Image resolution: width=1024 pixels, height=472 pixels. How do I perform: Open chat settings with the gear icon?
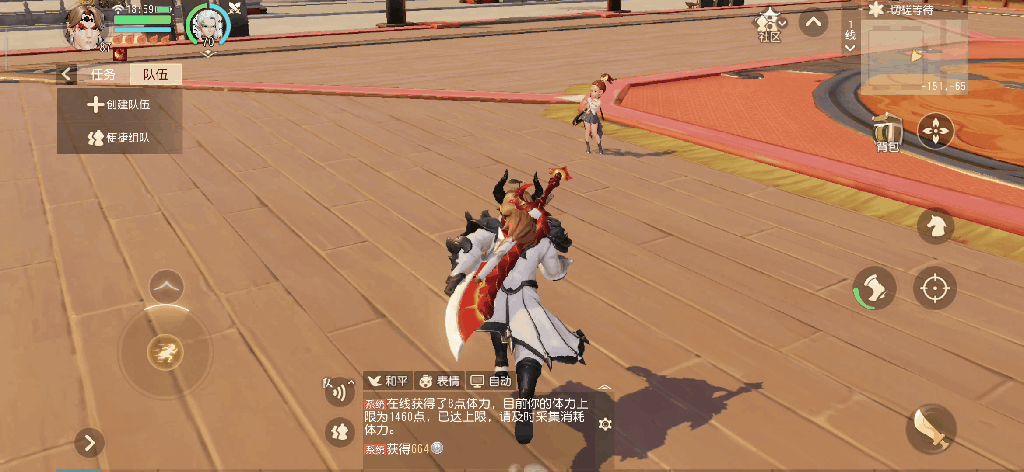click(x=604, y=424)
